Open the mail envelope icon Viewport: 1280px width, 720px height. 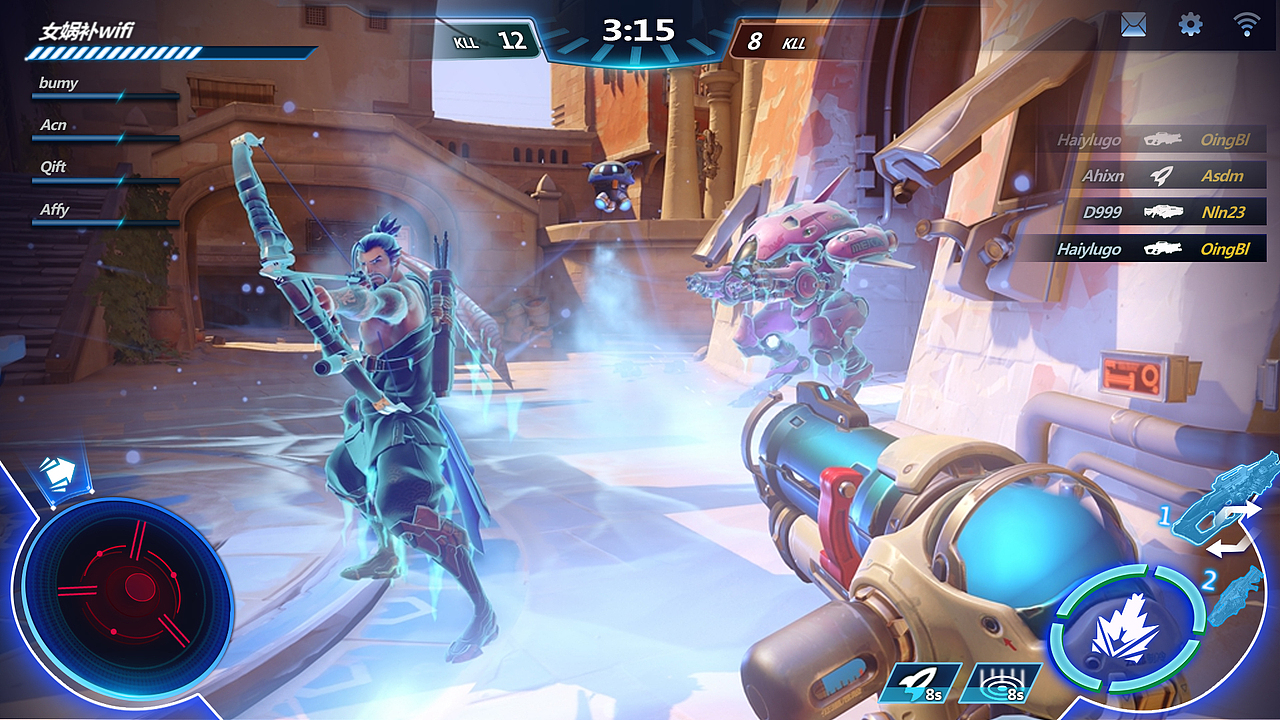point(1133,25)
